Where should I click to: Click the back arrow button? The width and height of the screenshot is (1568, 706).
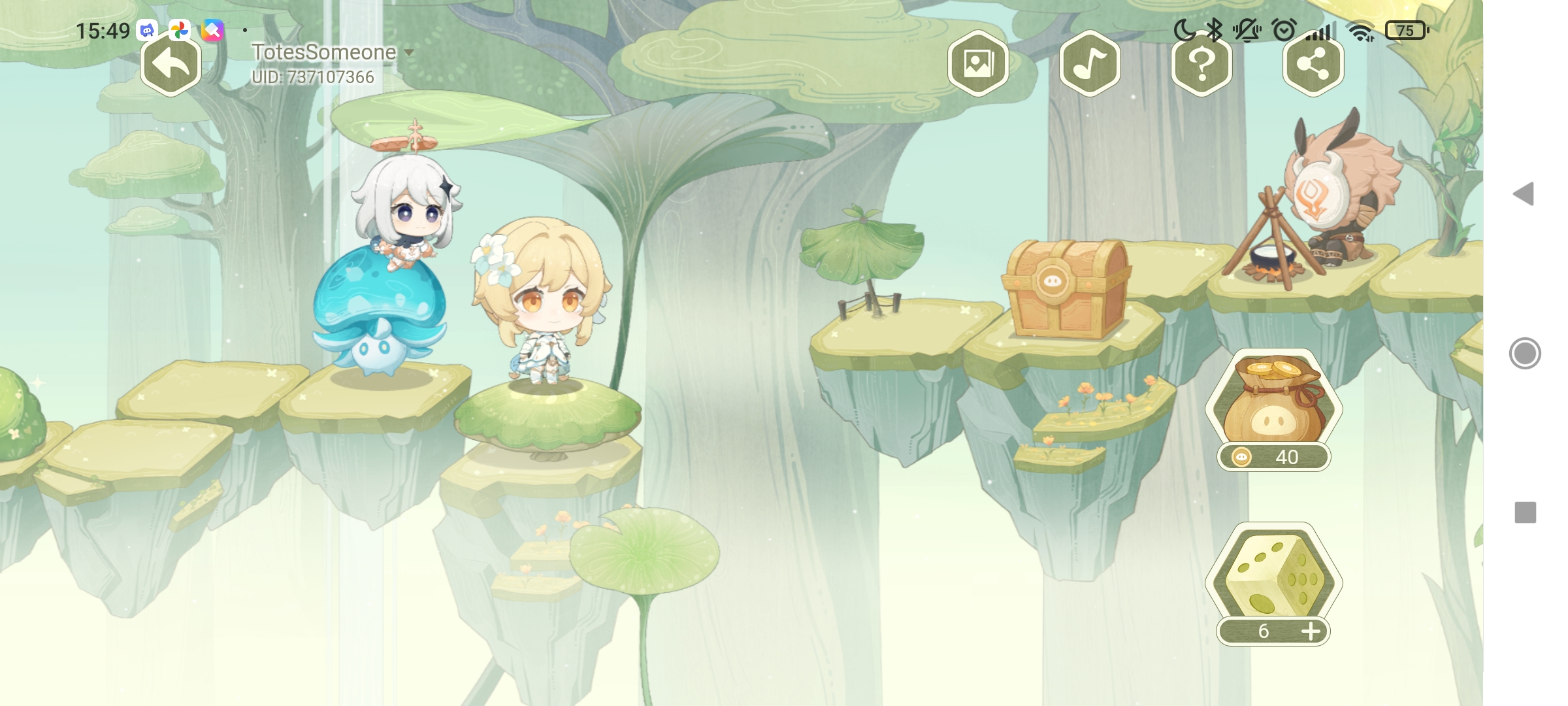tap(171, 65)
